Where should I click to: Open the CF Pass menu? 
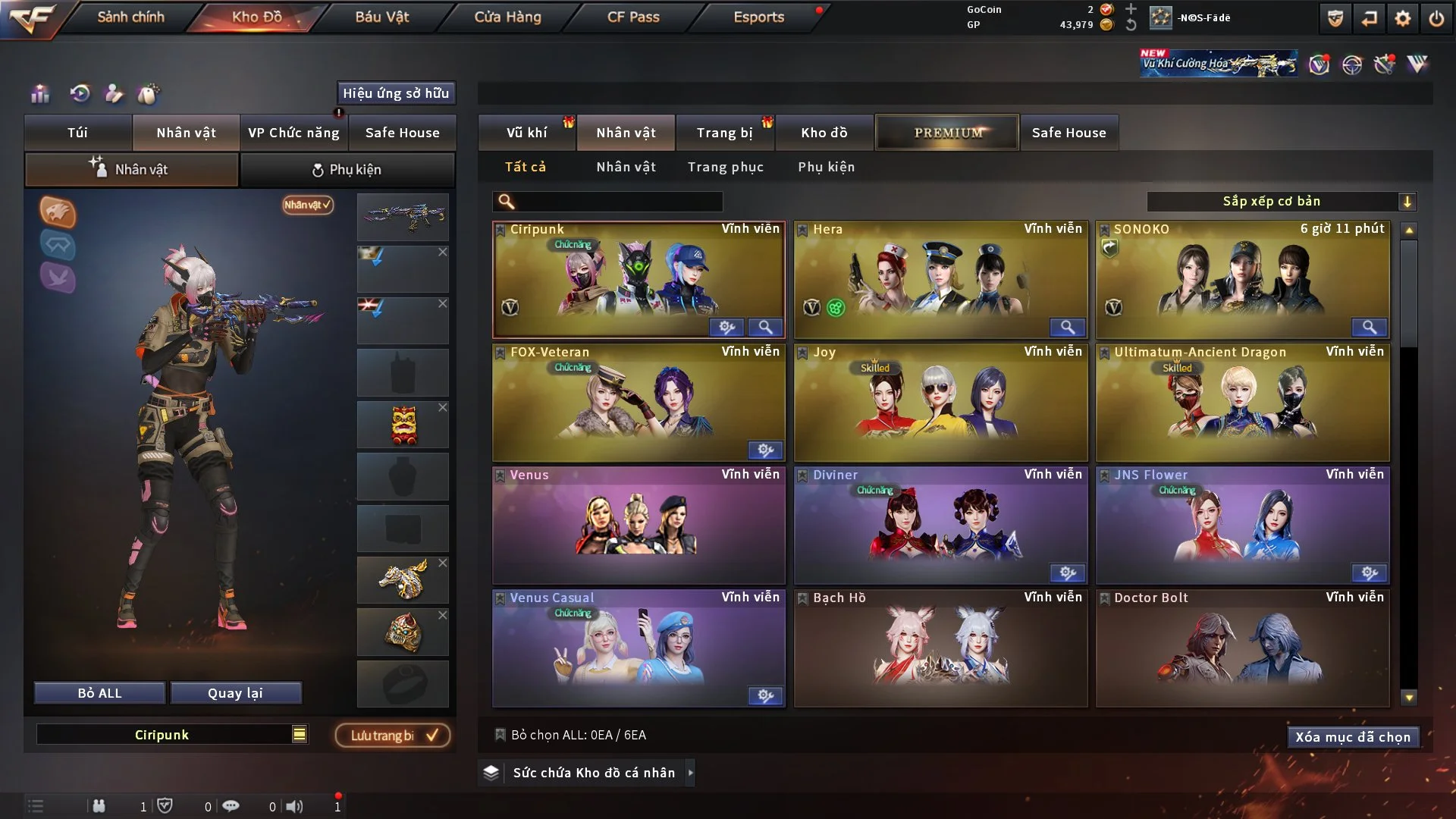(x=633, y=17)
